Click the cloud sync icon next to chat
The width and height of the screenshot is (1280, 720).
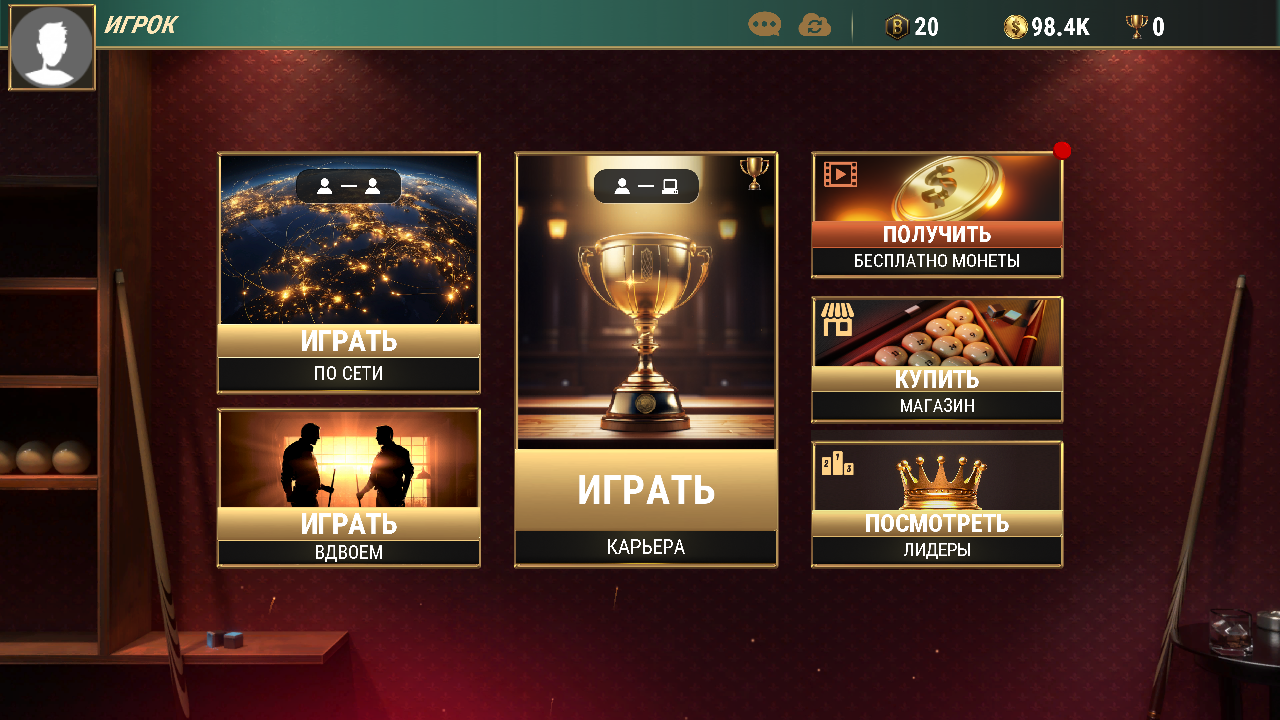[x=814, y=27]
